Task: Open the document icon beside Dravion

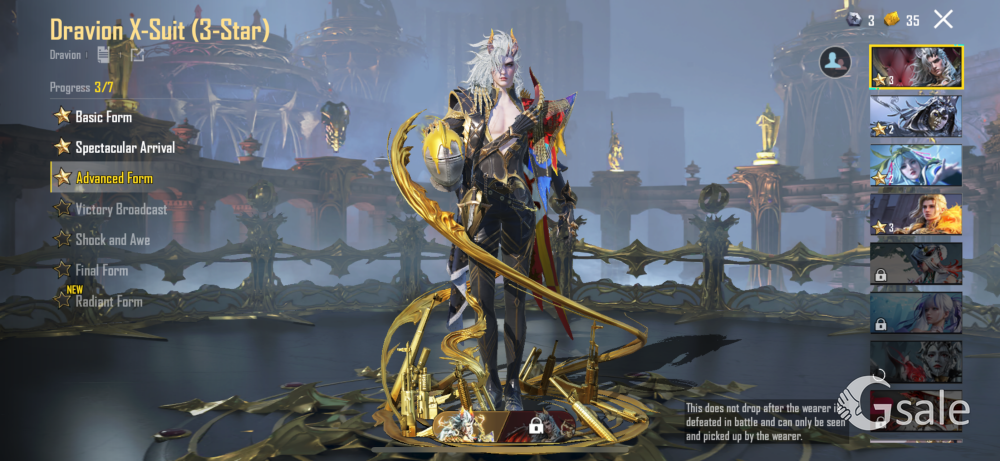Action: pos(103,55)
